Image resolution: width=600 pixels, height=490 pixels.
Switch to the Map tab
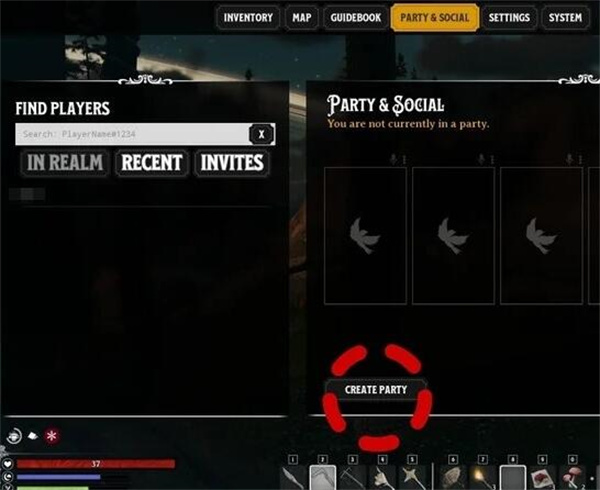coord(301,18)
